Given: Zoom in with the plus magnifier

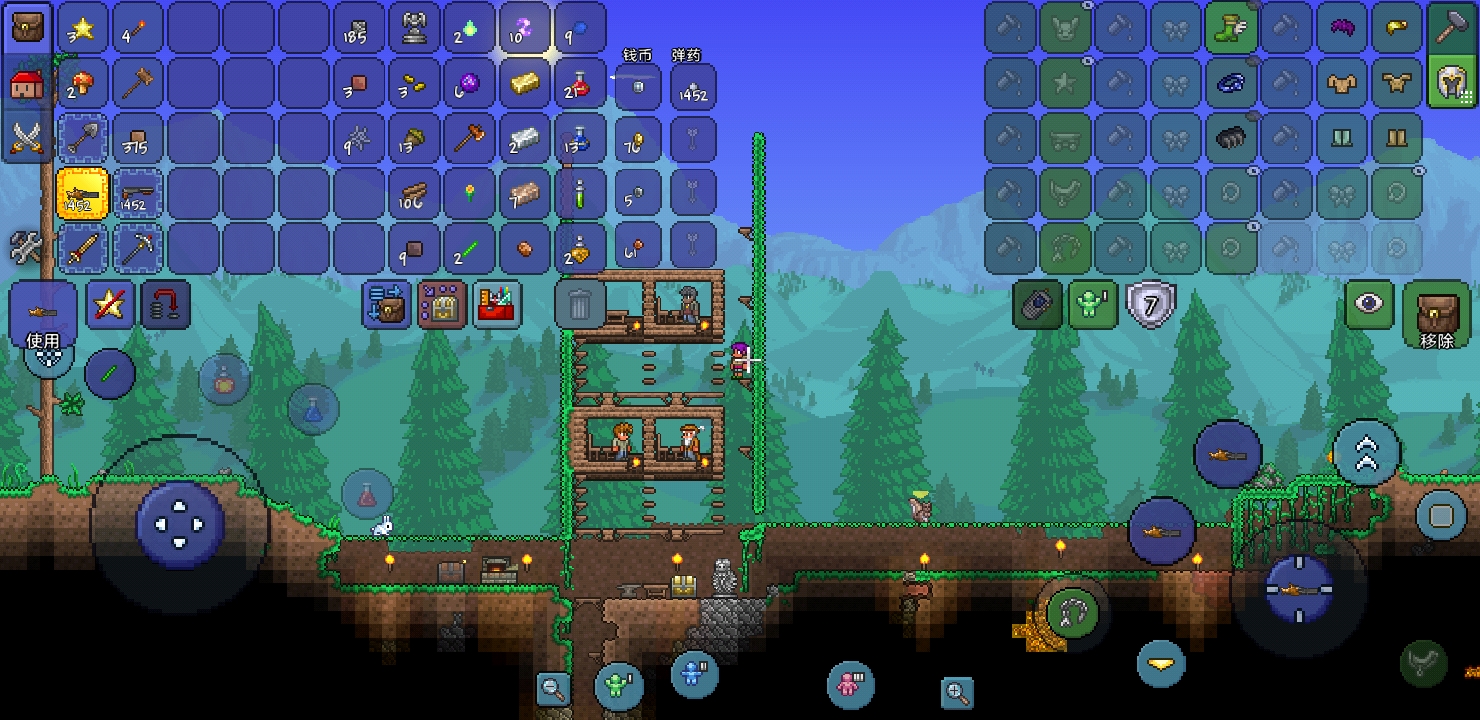Looking at the screenshot, I should pyautogui.click(x=957, y=692).
